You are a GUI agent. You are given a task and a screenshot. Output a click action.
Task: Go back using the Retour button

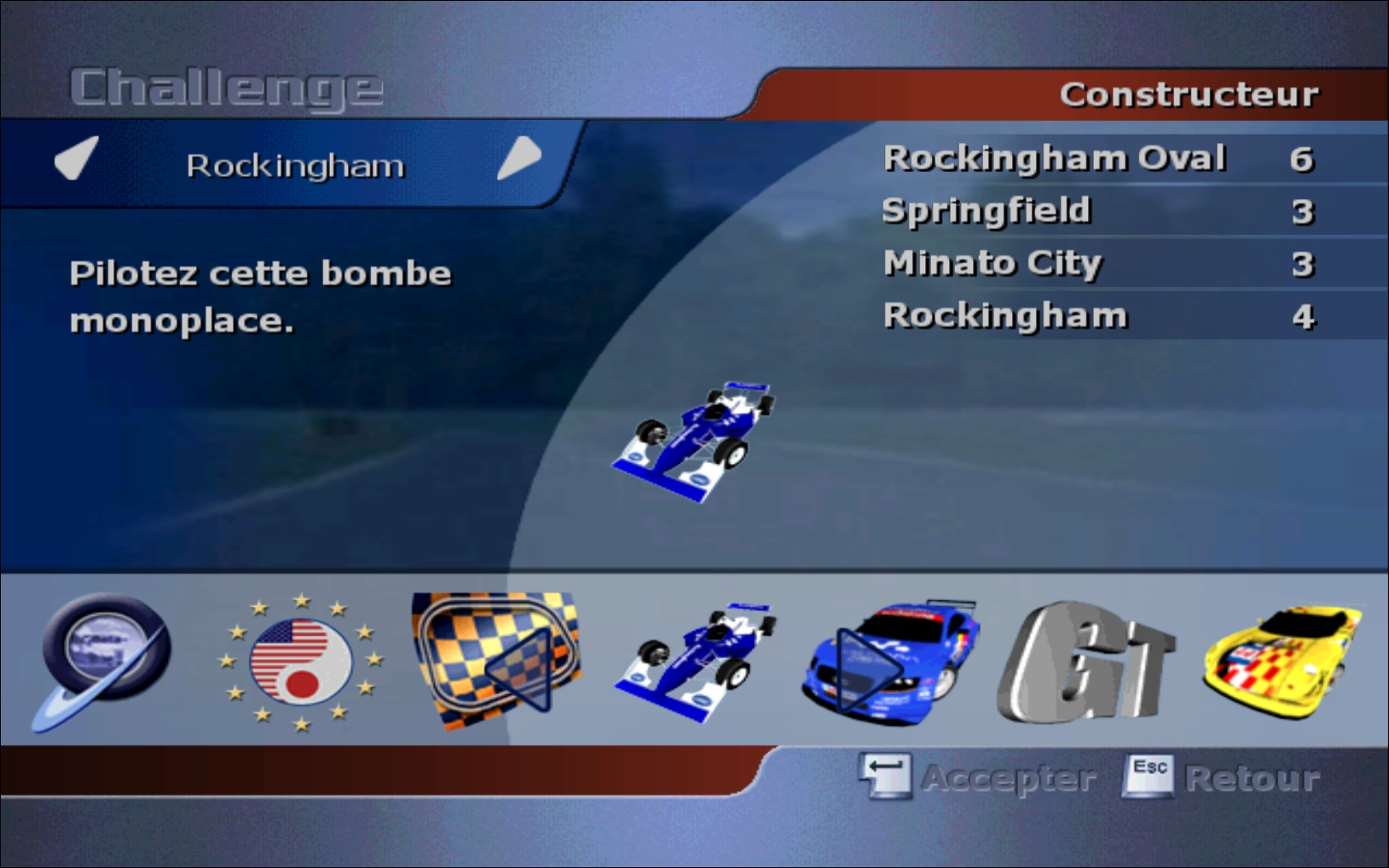(1222, 777)
